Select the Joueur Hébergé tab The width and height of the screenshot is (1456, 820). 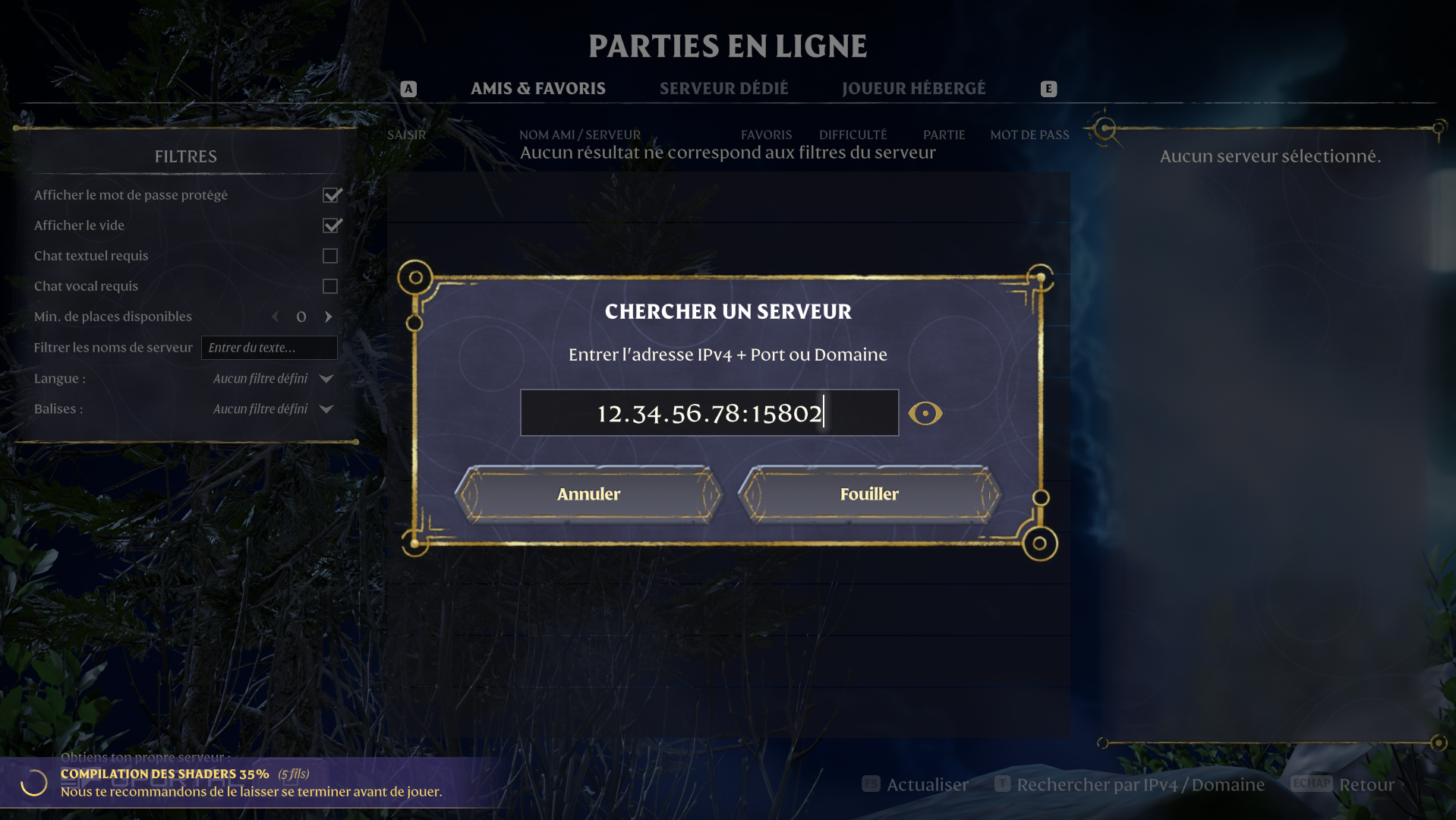click(x=913, y=89)
